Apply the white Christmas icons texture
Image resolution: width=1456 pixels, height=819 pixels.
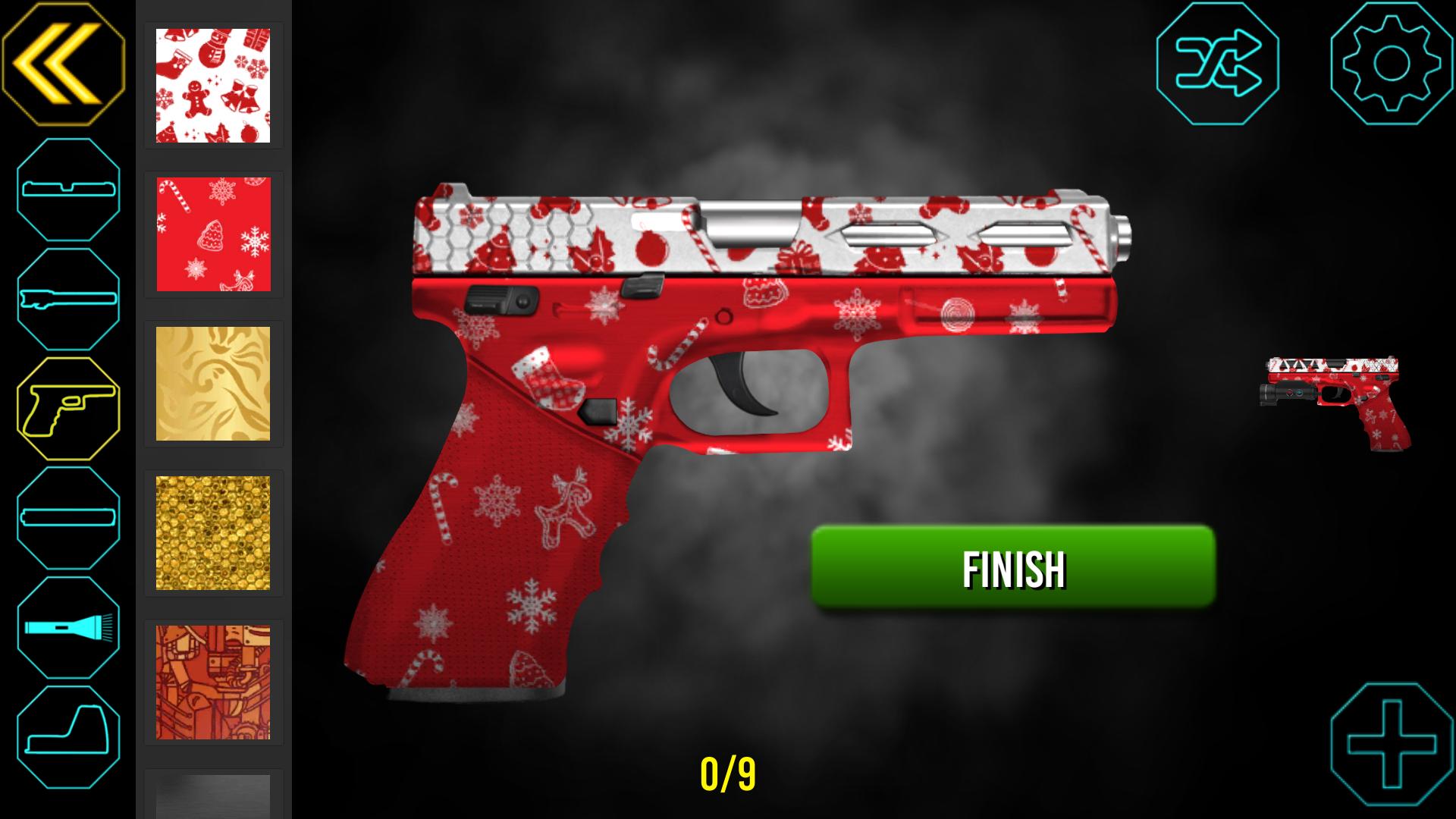pos(213,85)
